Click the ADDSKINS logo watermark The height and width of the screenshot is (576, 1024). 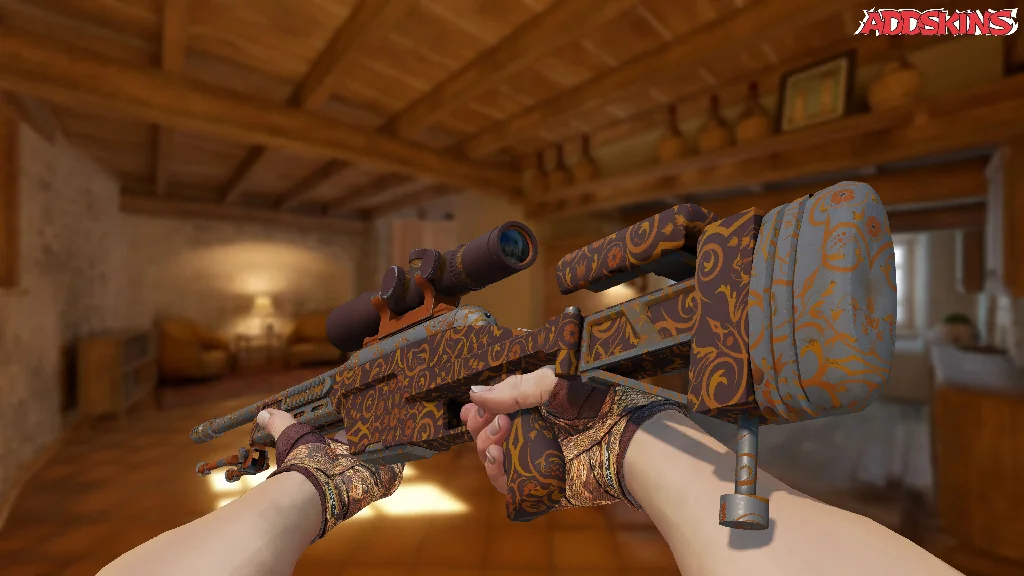coord(936,22)
